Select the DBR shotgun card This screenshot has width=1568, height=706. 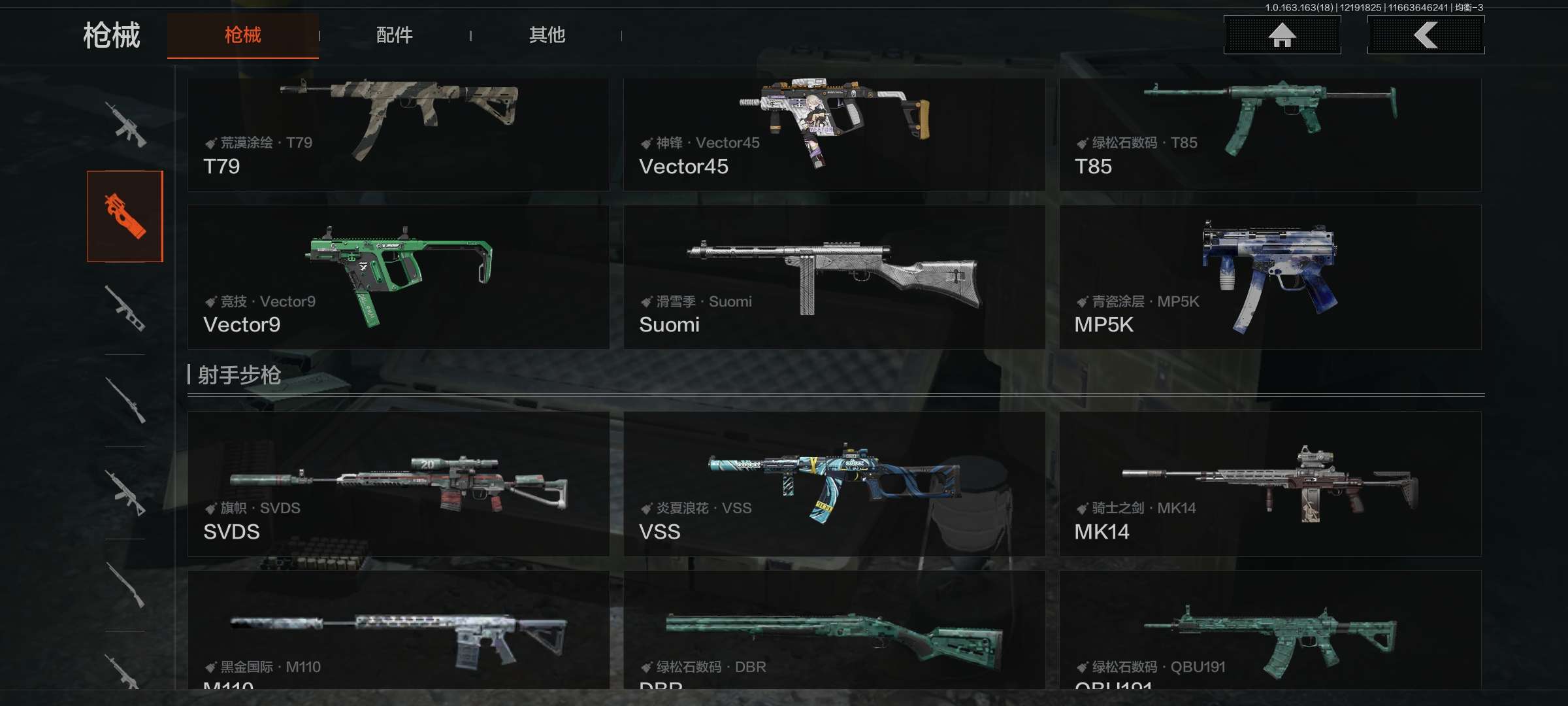[834, 630]
